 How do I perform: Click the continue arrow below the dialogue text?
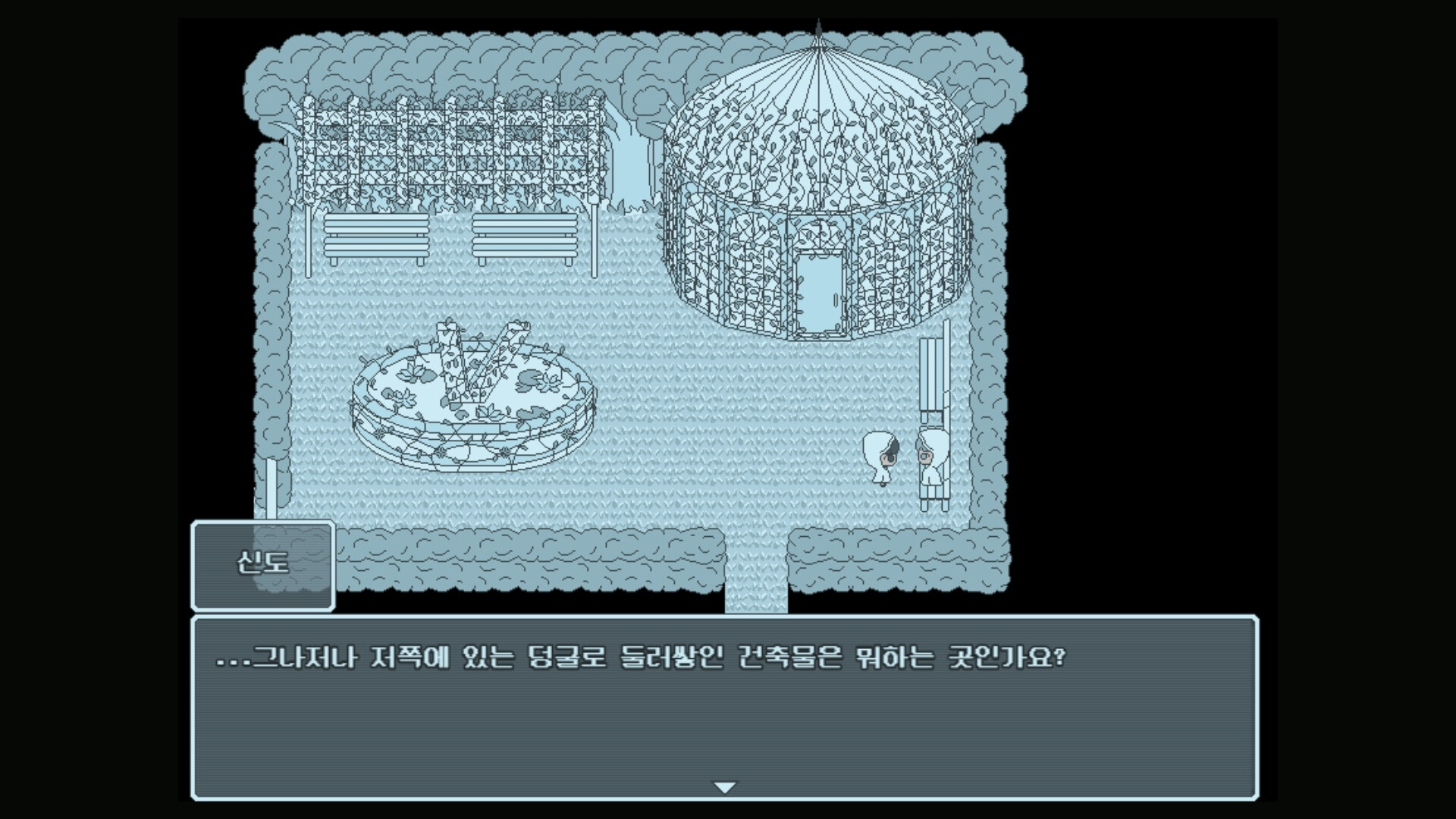pos(726,786)
